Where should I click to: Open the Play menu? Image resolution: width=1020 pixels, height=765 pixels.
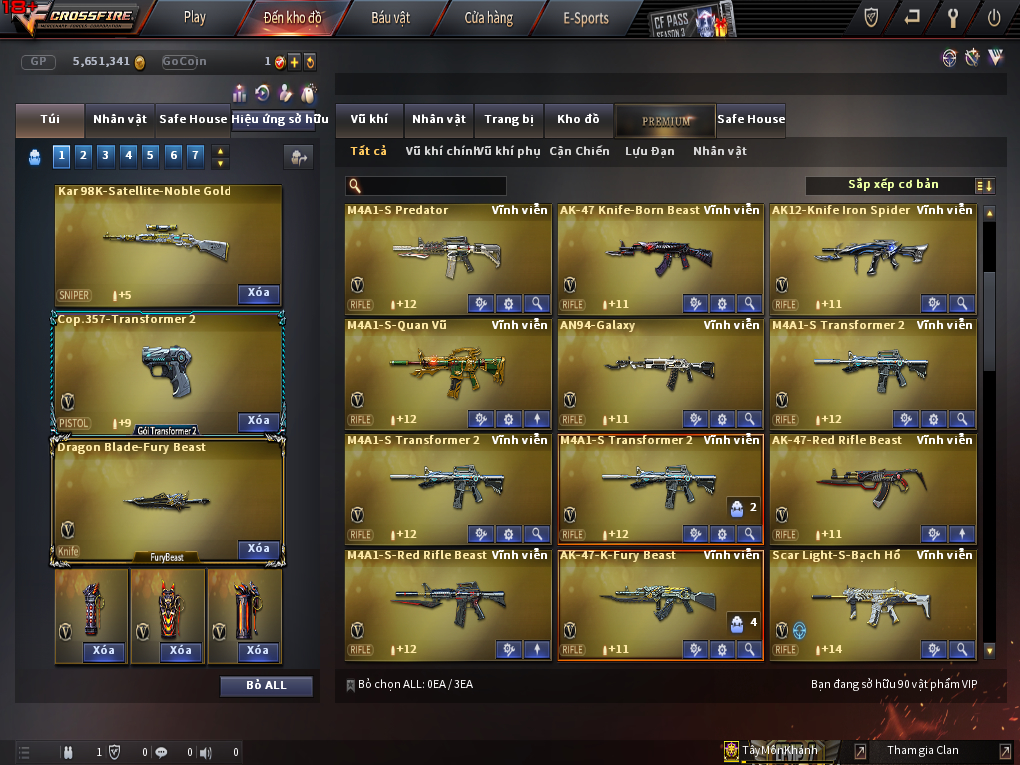(x=195, y=17)
